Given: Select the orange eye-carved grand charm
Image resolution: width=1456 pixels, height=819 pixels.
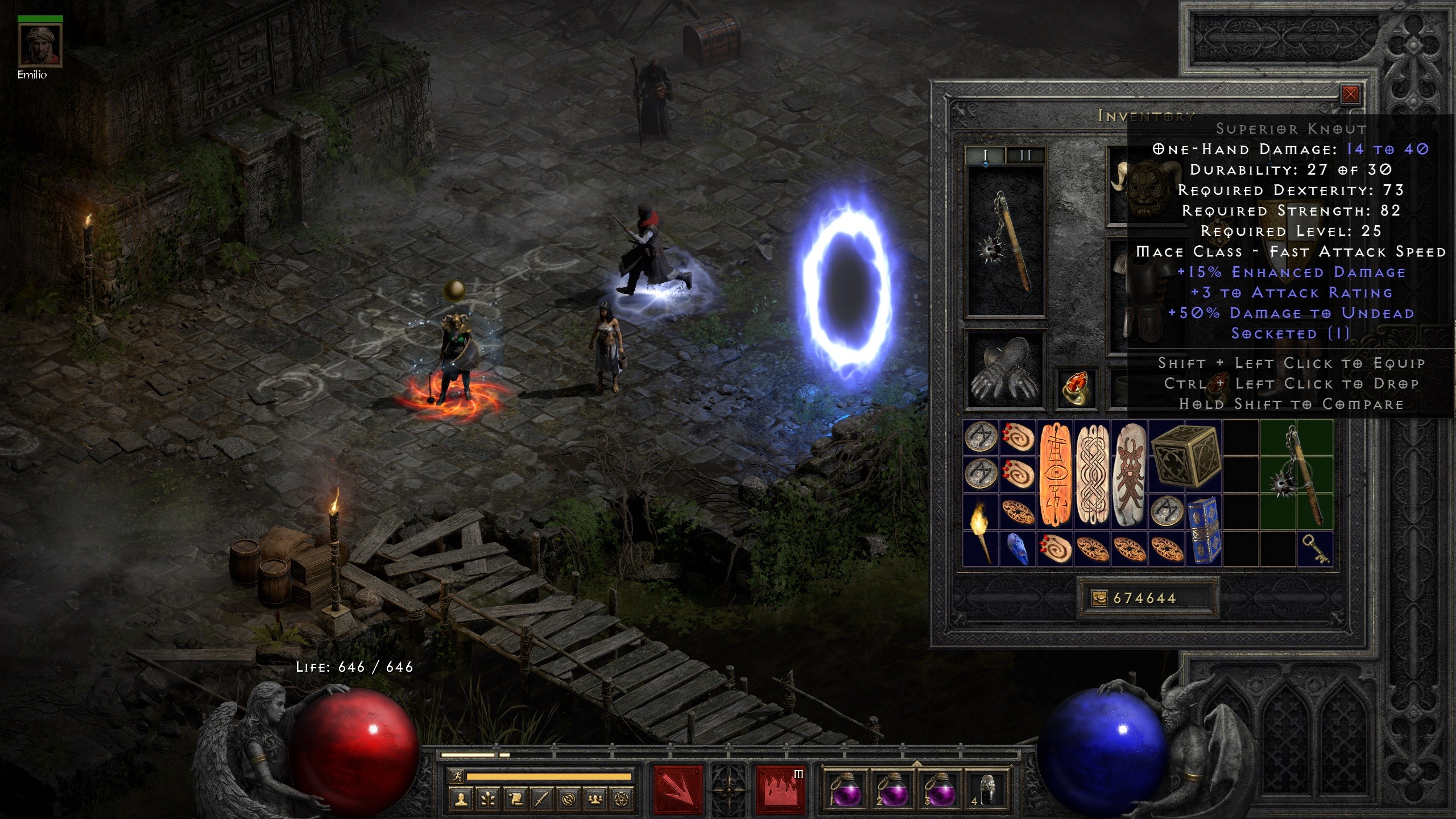Looking at the screenshot, I should click(1055, 475).
